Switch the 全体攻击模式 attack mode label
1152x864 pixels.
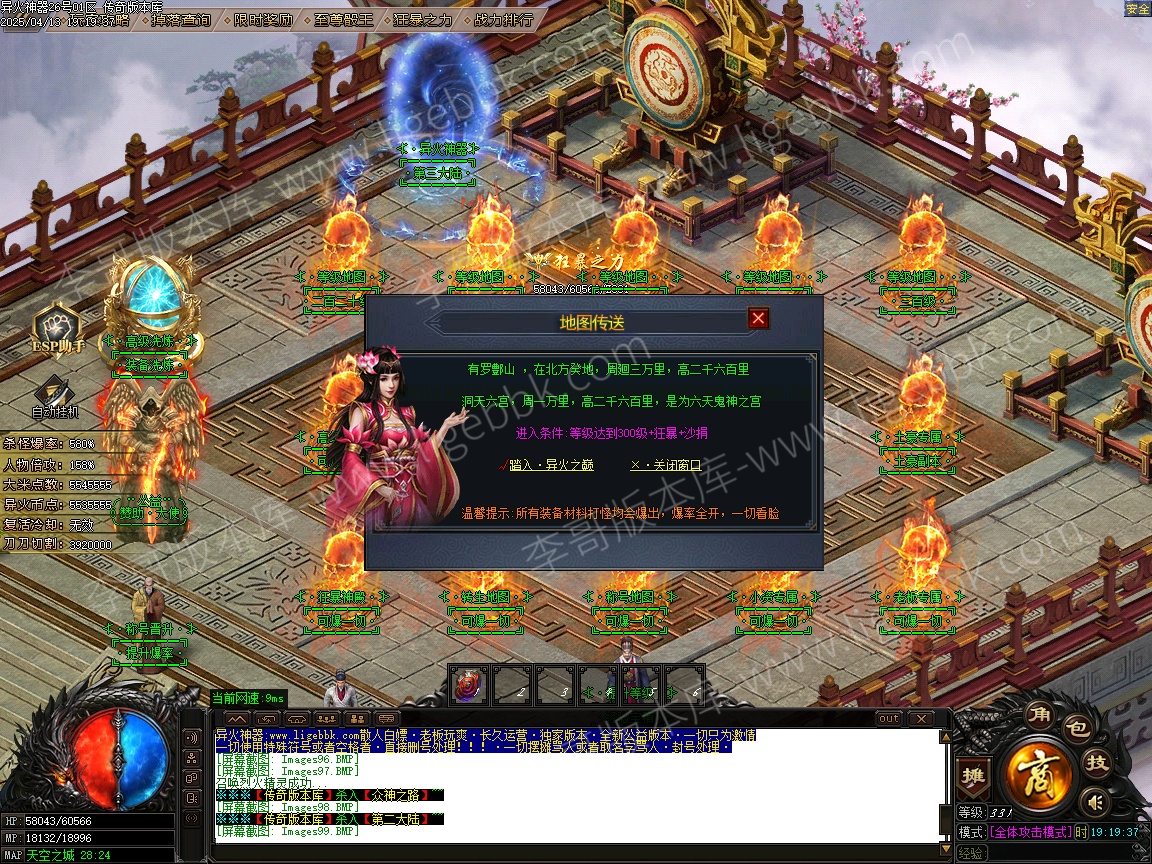[1029, 832]
